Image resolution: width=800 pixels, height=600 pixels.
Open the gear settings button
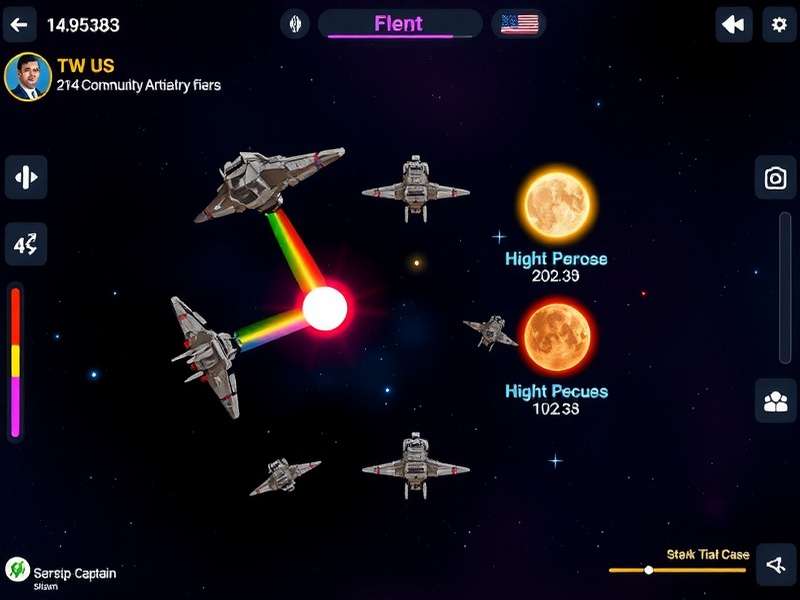click(779, 24)
